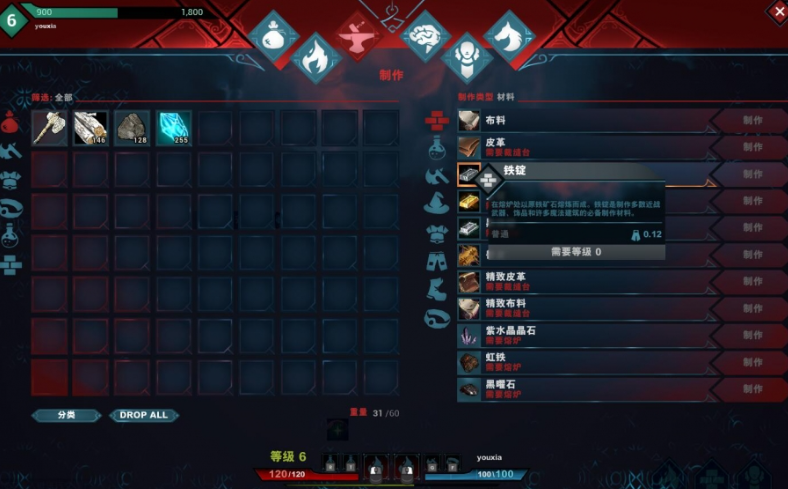Select the stone stack of 128
The height and width of the screenshot is (489, 788).
(132, 127)
